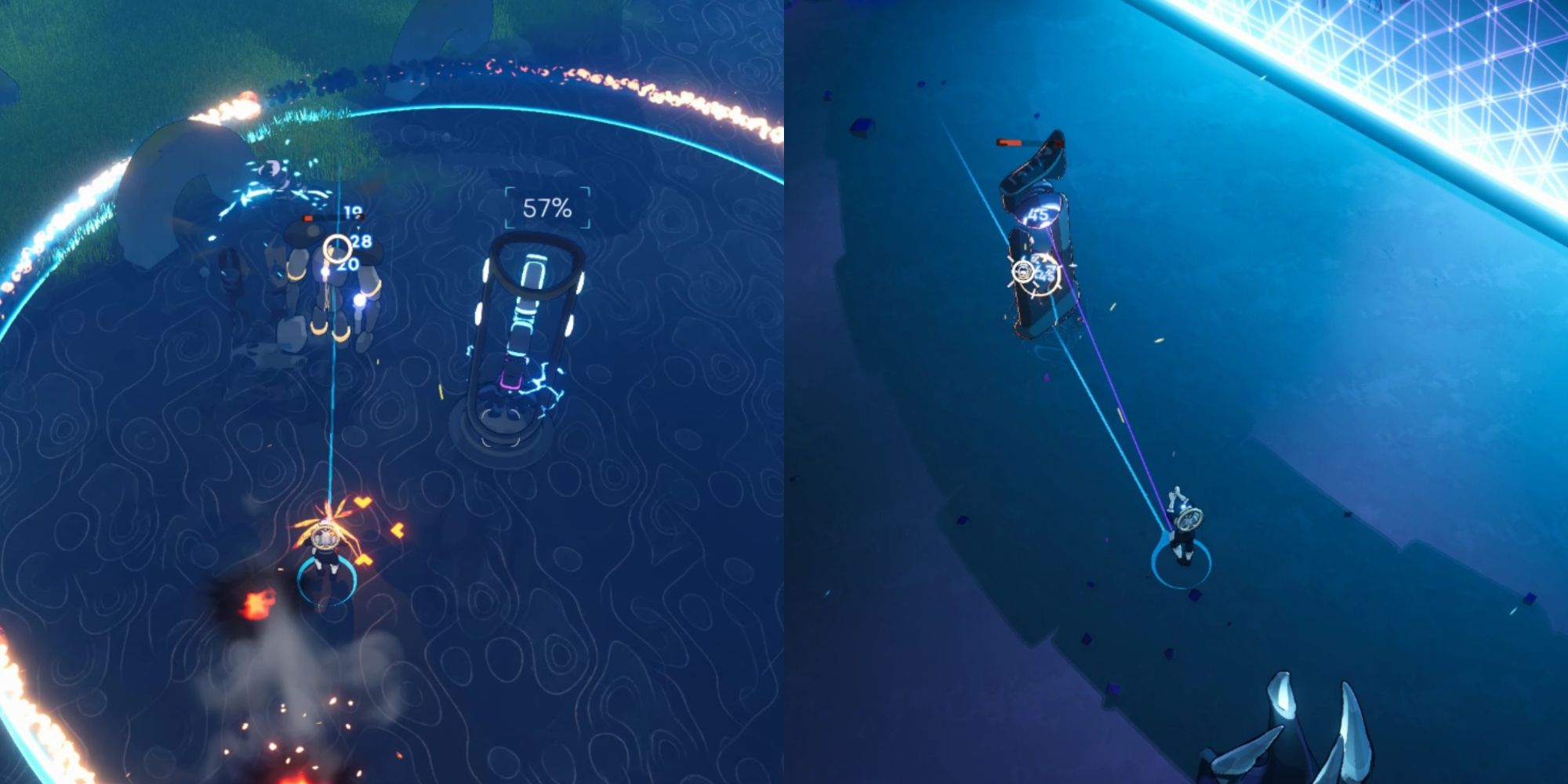Select the glowing orb on the robot's arm

tap(359, 301)
